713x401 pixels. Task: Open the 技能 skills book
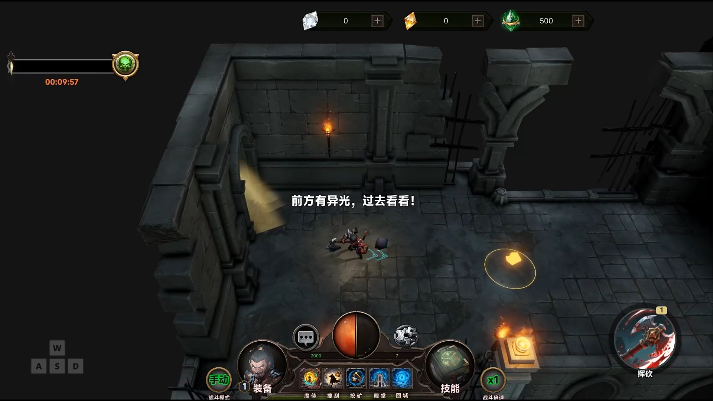click(449, 366)
